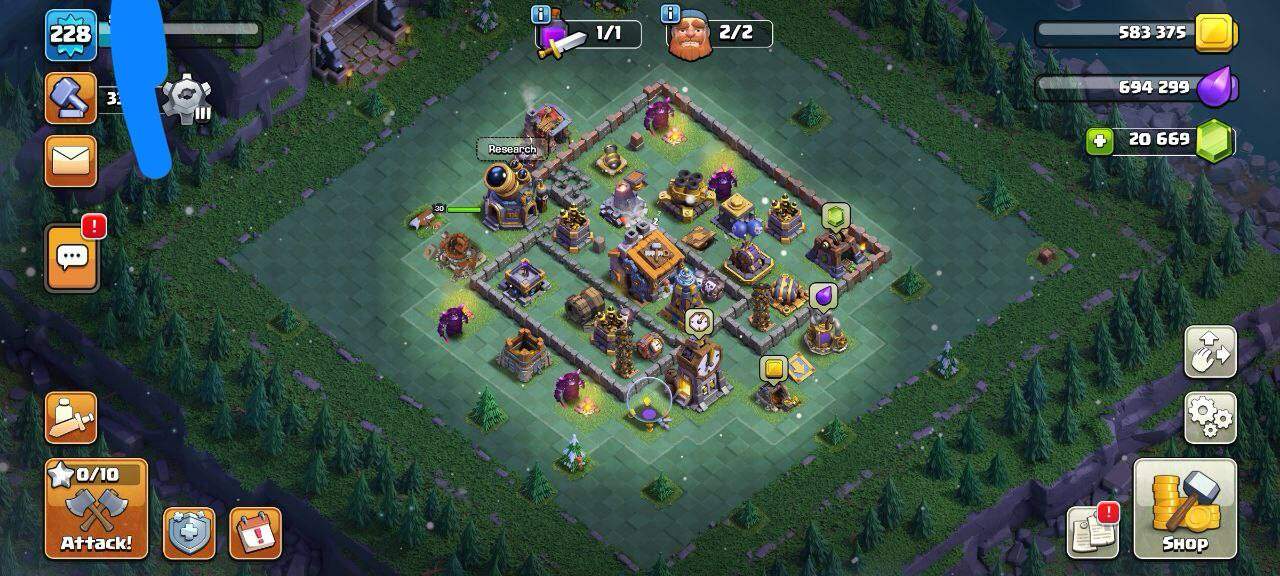
Task: Open the calendar events button
Action: pyautogui.click(x=255, y=533)
